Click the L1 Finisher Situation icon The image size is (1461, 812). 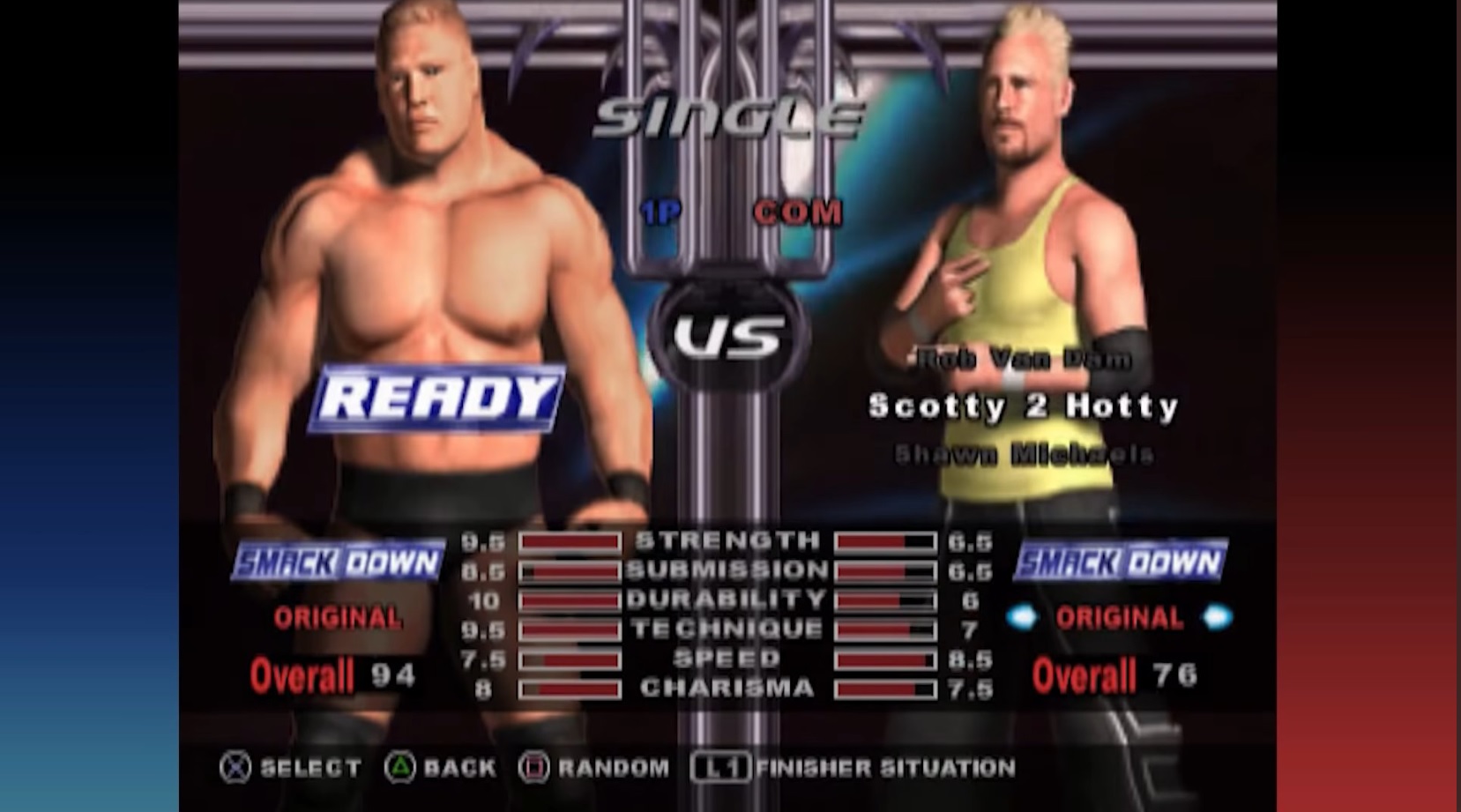[719, 768]
